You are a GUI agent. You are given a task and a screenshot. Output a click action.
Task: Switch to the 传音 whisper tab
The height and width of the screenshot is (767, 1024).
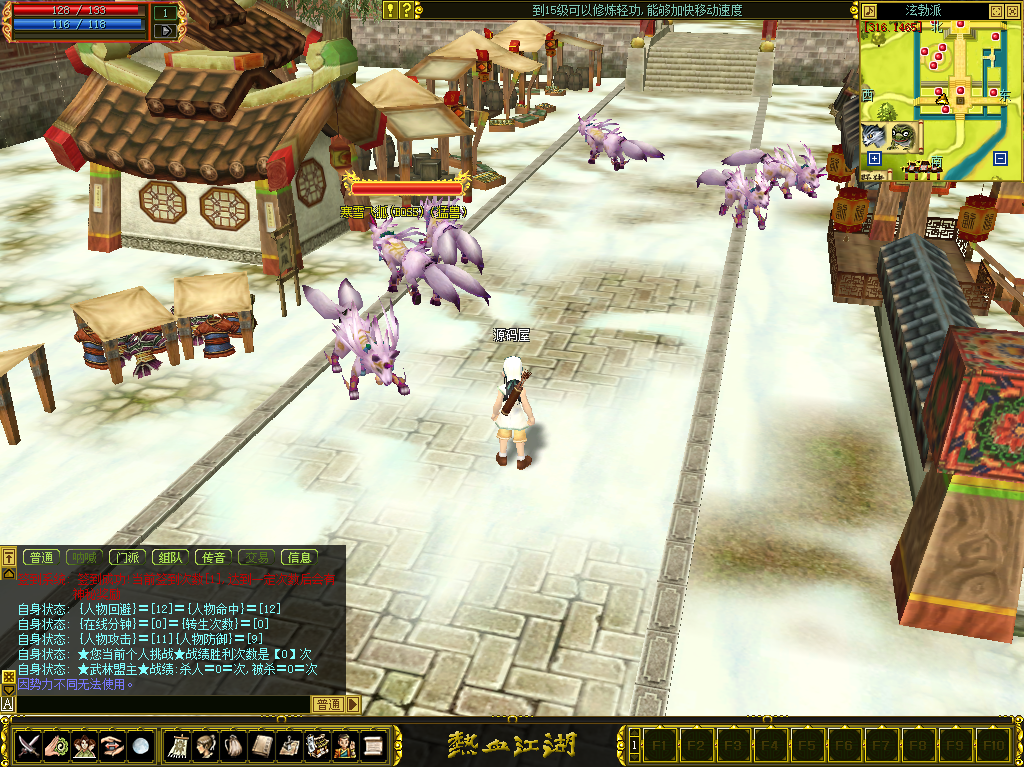coord(213,558)
